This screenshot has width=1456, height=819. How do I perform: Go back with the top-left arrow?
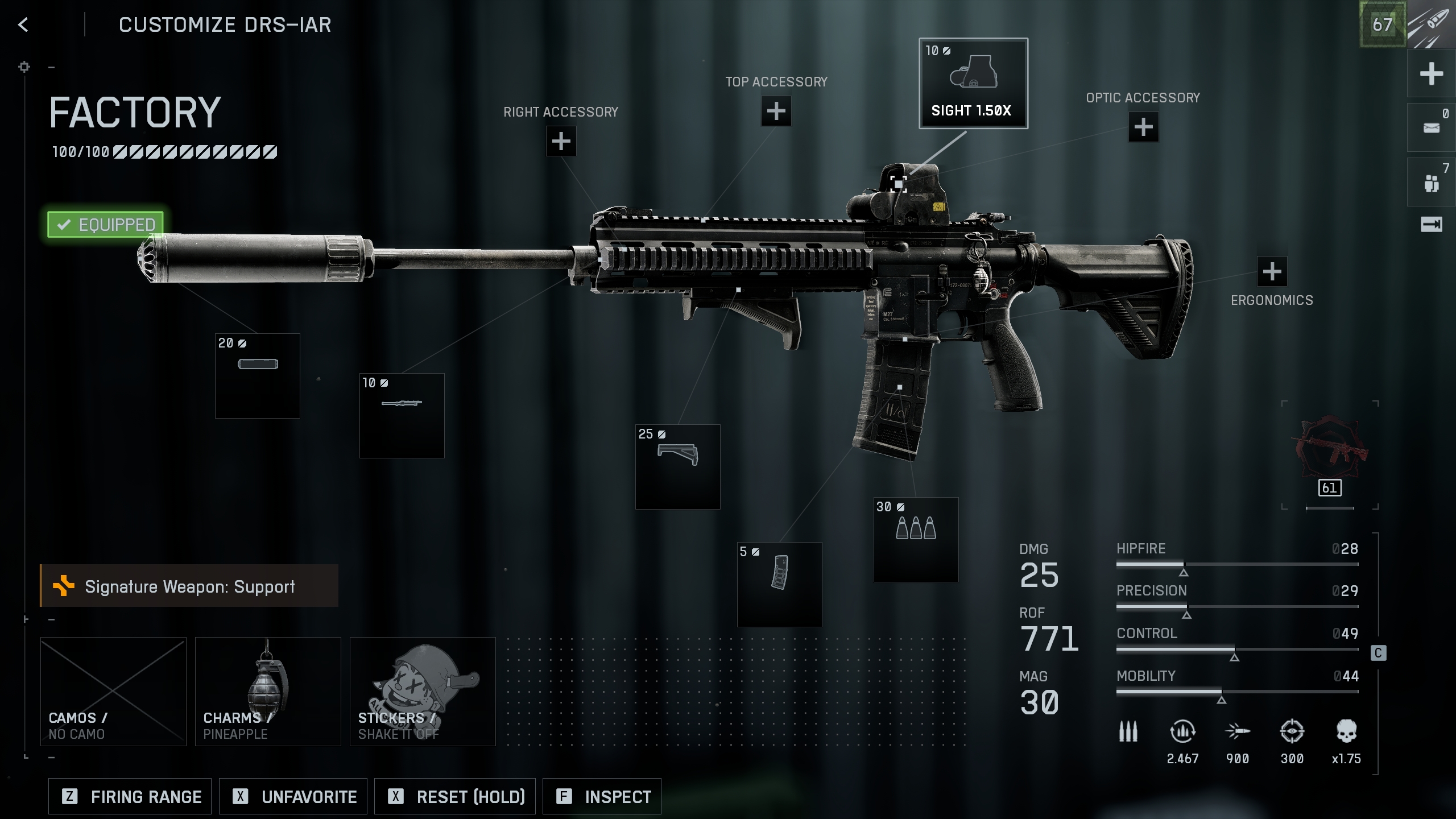point(23,24)
